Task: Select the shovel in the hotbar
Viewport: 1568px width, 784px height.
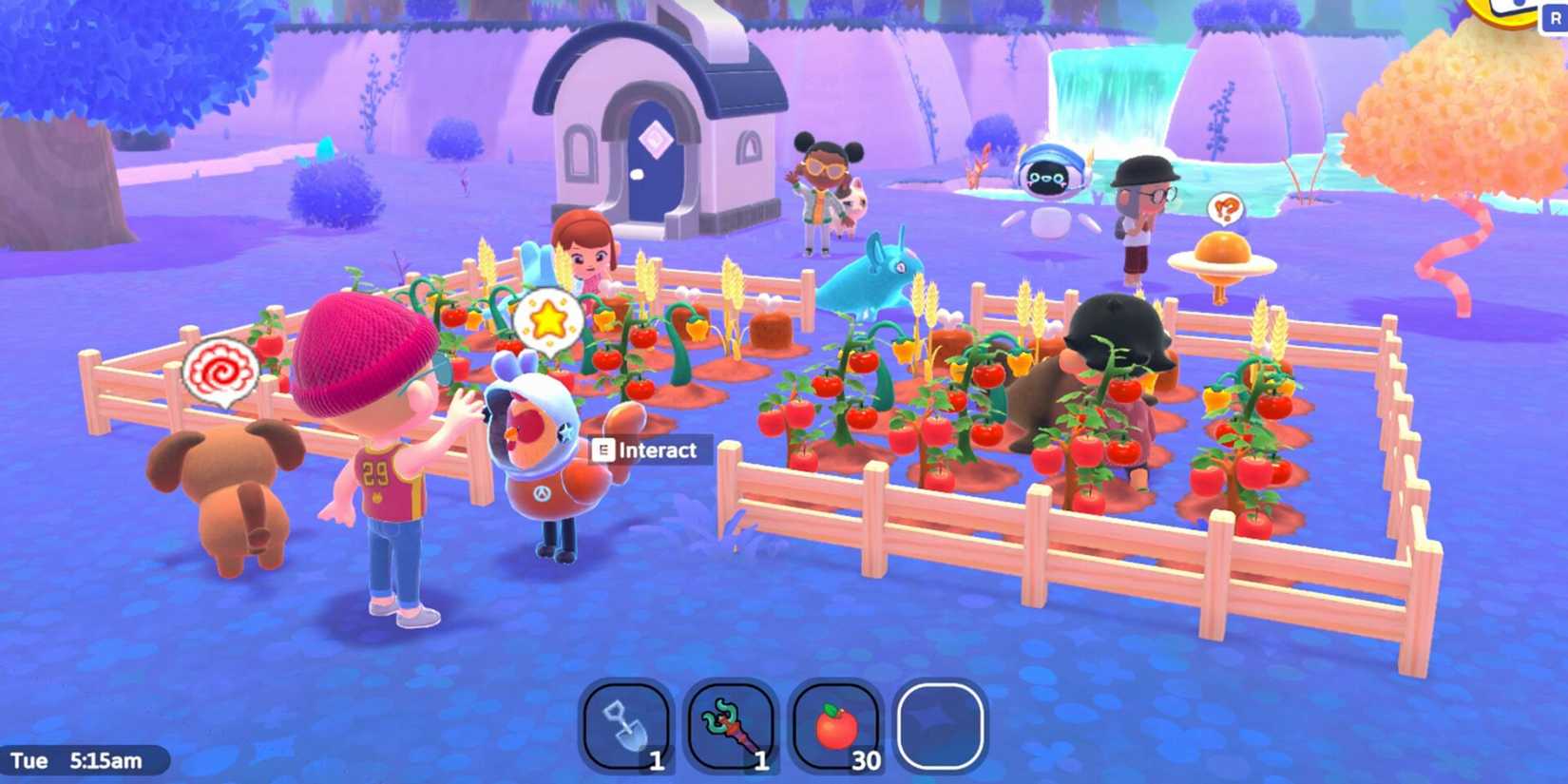Action: (629, 727)
